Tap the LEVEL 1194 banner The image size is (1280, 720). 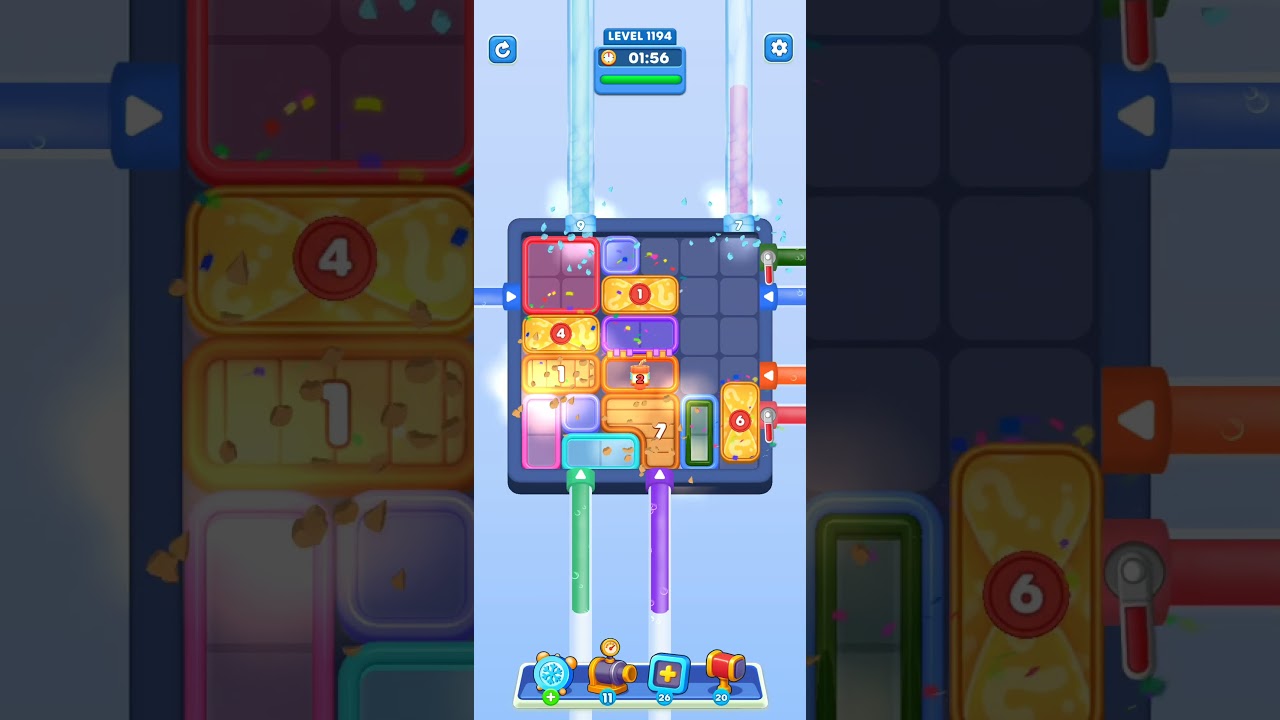click(x=640, y=36)
